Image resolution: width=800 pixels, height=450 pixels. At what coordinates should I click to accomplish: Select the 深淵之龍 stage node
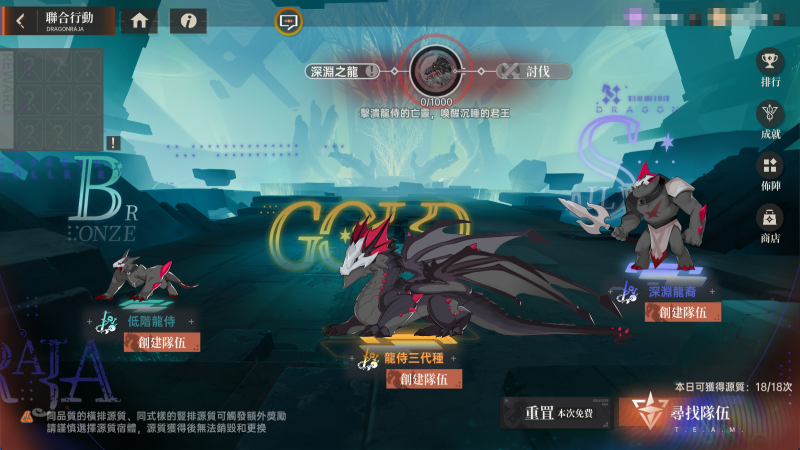point(342,71)
